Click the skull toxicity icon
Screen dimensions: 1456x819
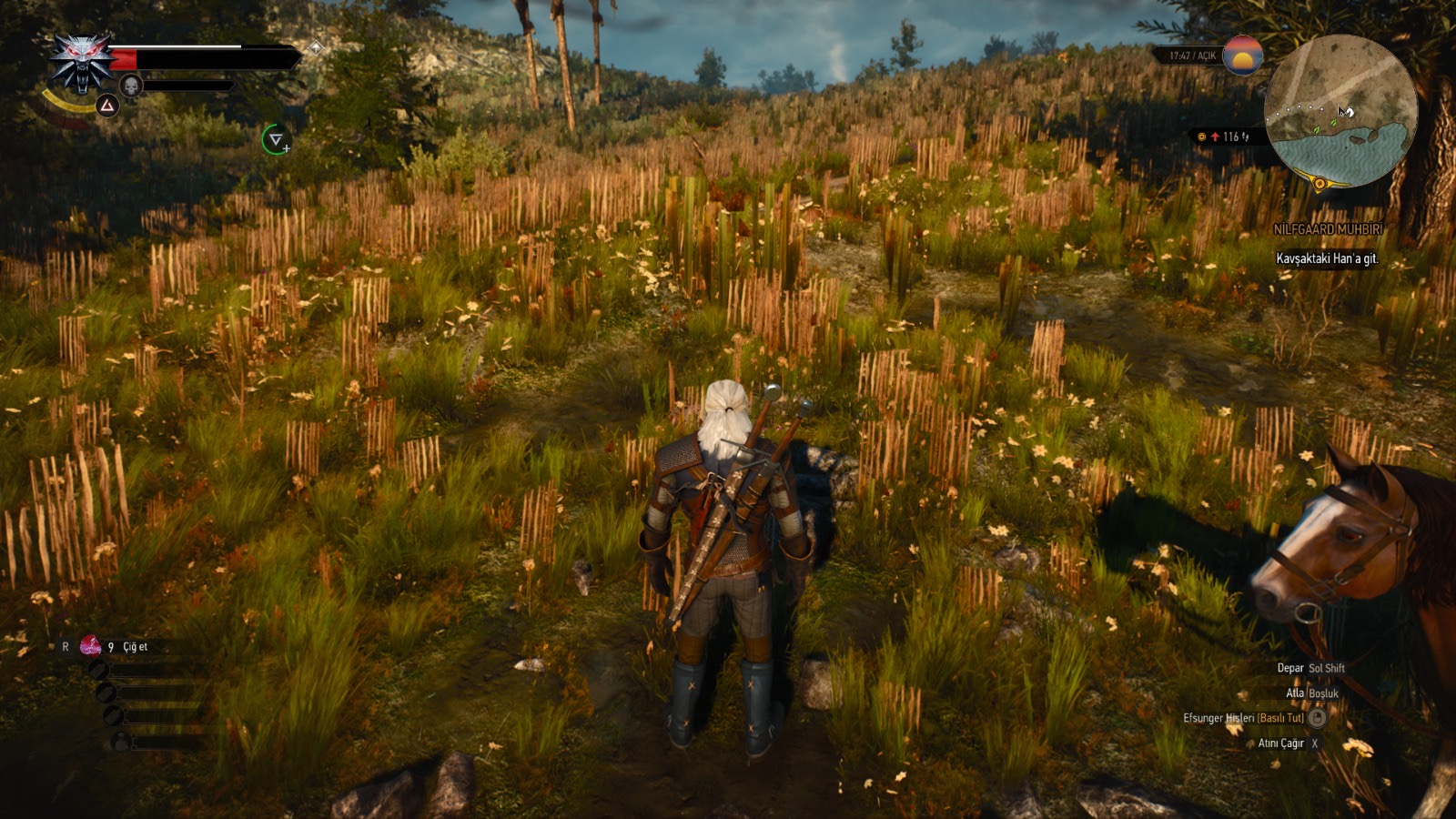coord(131,86)
